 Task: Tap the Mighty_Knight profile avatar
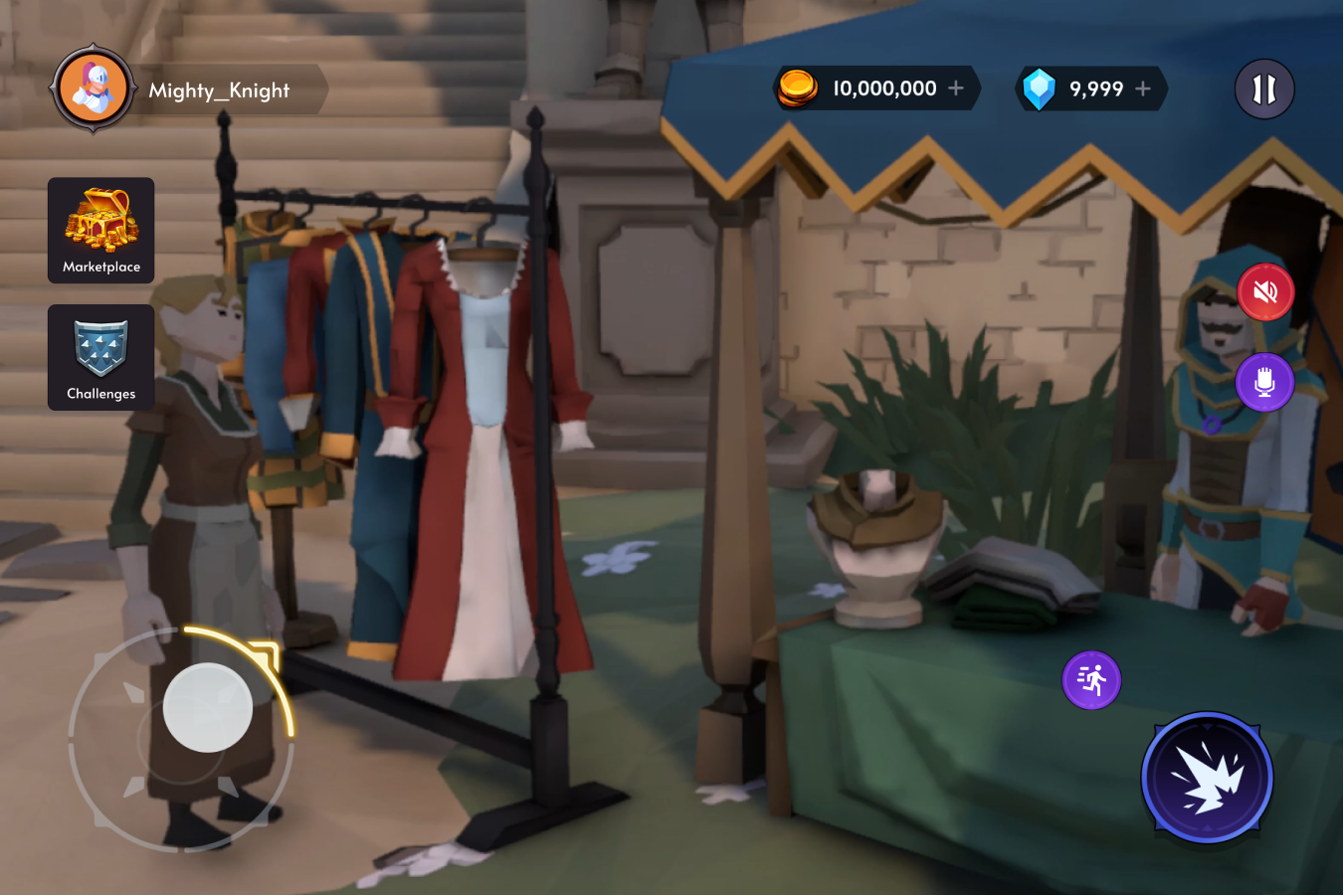click(94, 89)
